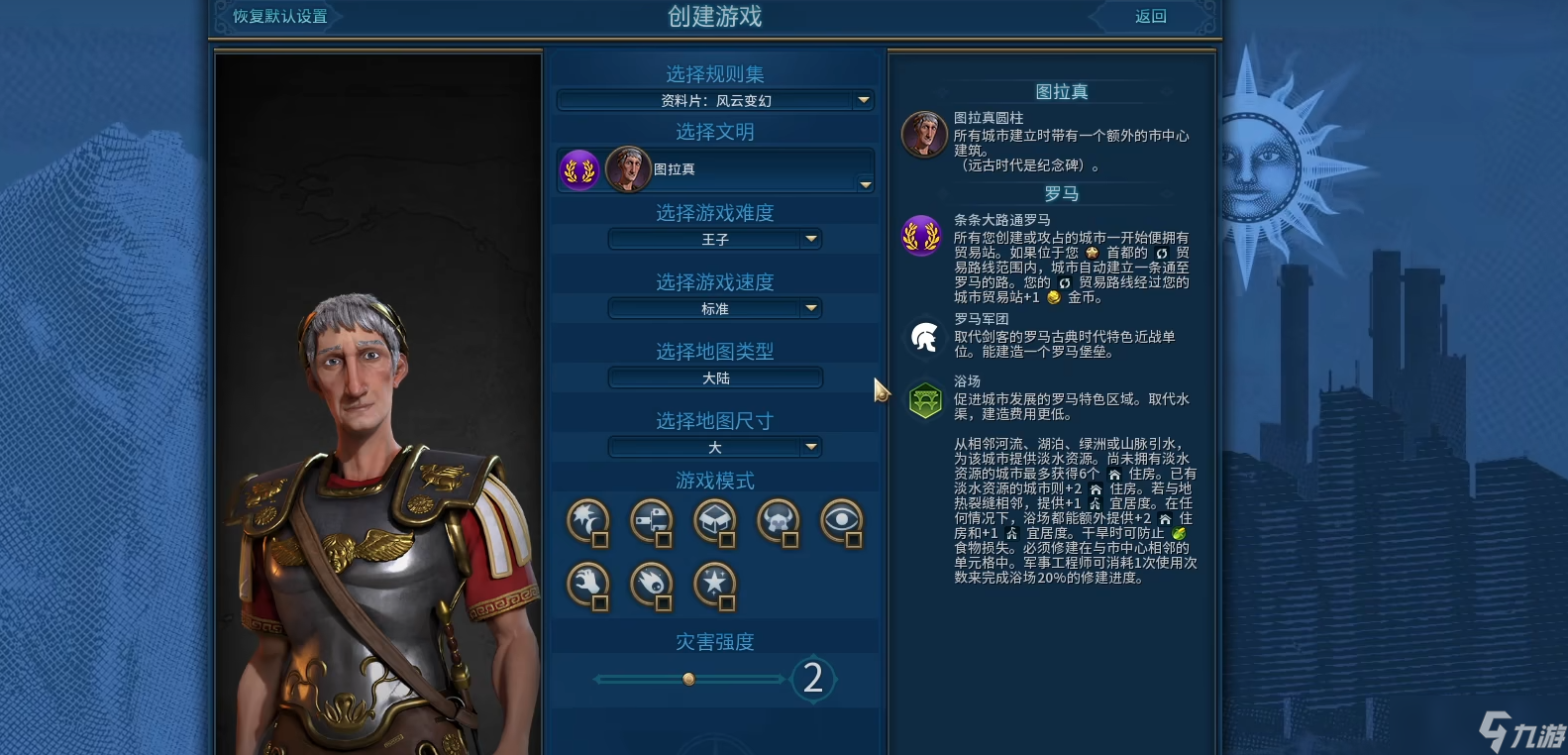Open the civilization selection list showing 图拉真
This screenshot has height=755, width=1568.
click(713, 169)
